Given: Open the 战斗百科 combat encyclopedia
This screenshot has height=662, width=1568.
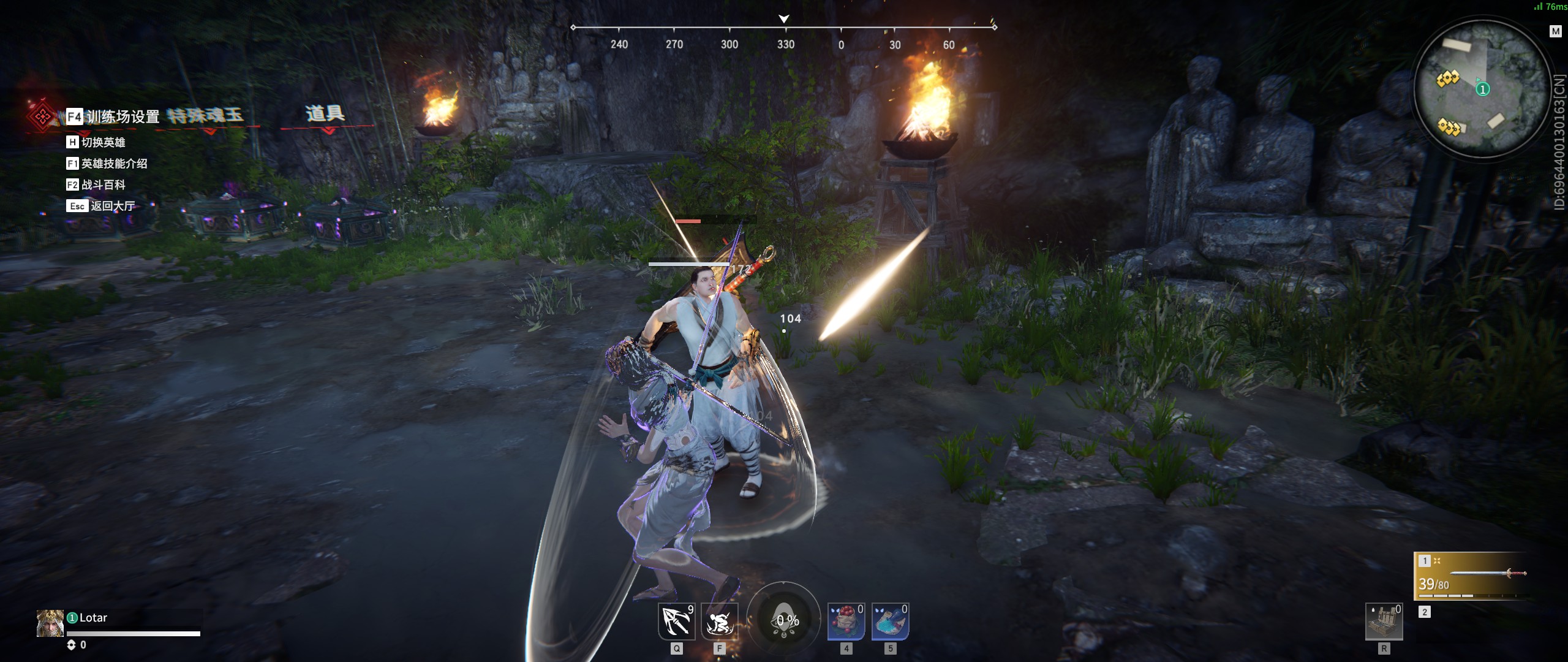Looking at the screenshot, I should pos(96,185).
